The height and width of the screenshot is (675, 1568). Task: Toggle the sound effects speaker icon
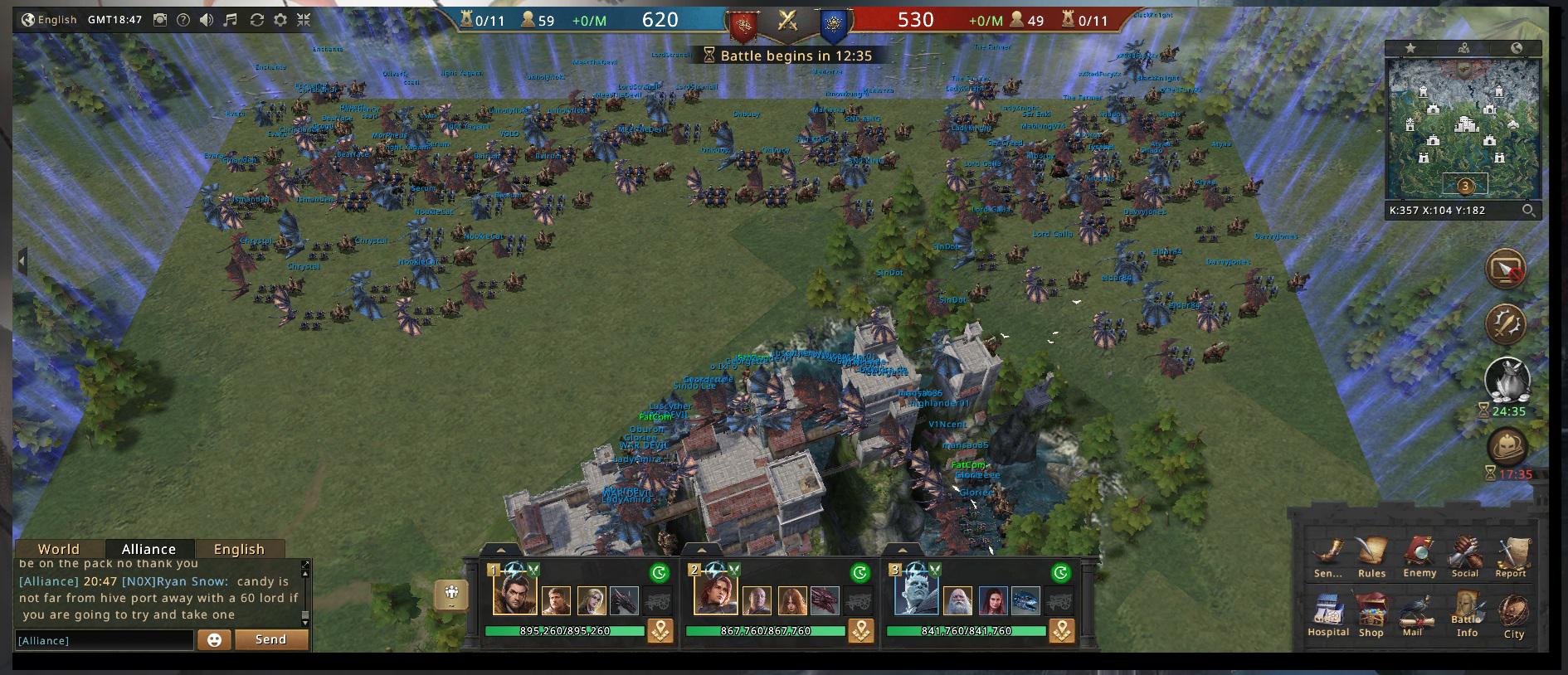click(x=207, y=20)
